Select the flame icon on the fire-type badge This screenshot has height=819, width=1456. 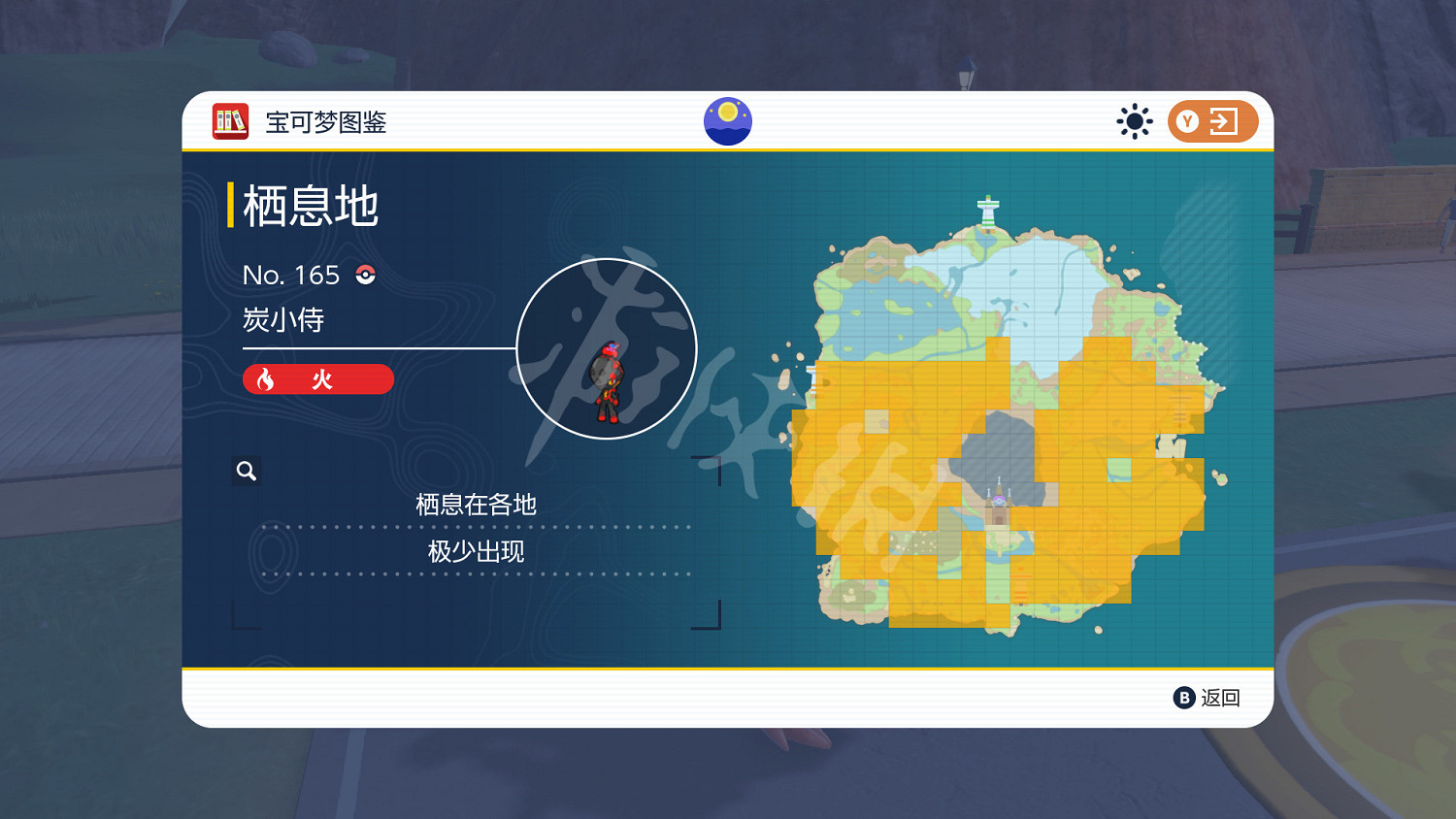coord(264,379)
